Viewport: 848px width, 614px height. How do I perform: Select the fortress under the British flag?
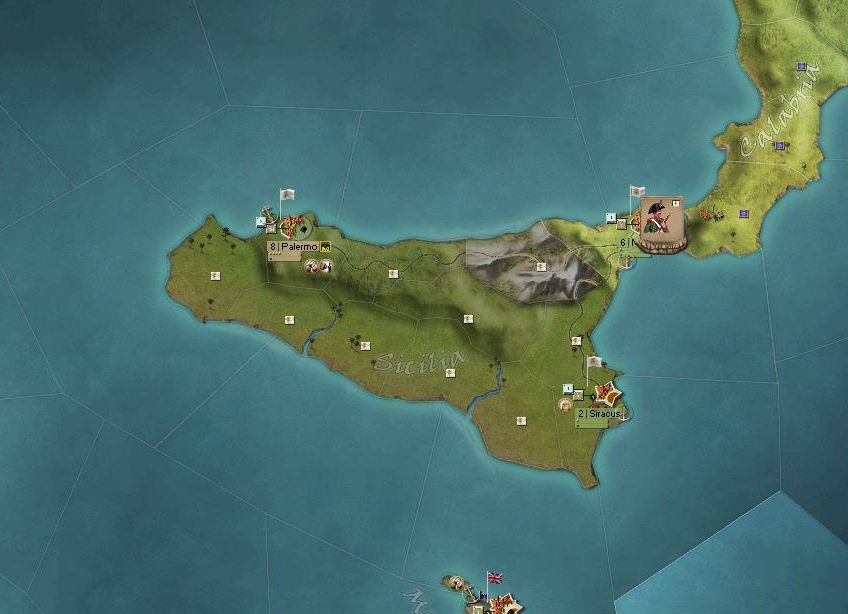click(502, 603)
